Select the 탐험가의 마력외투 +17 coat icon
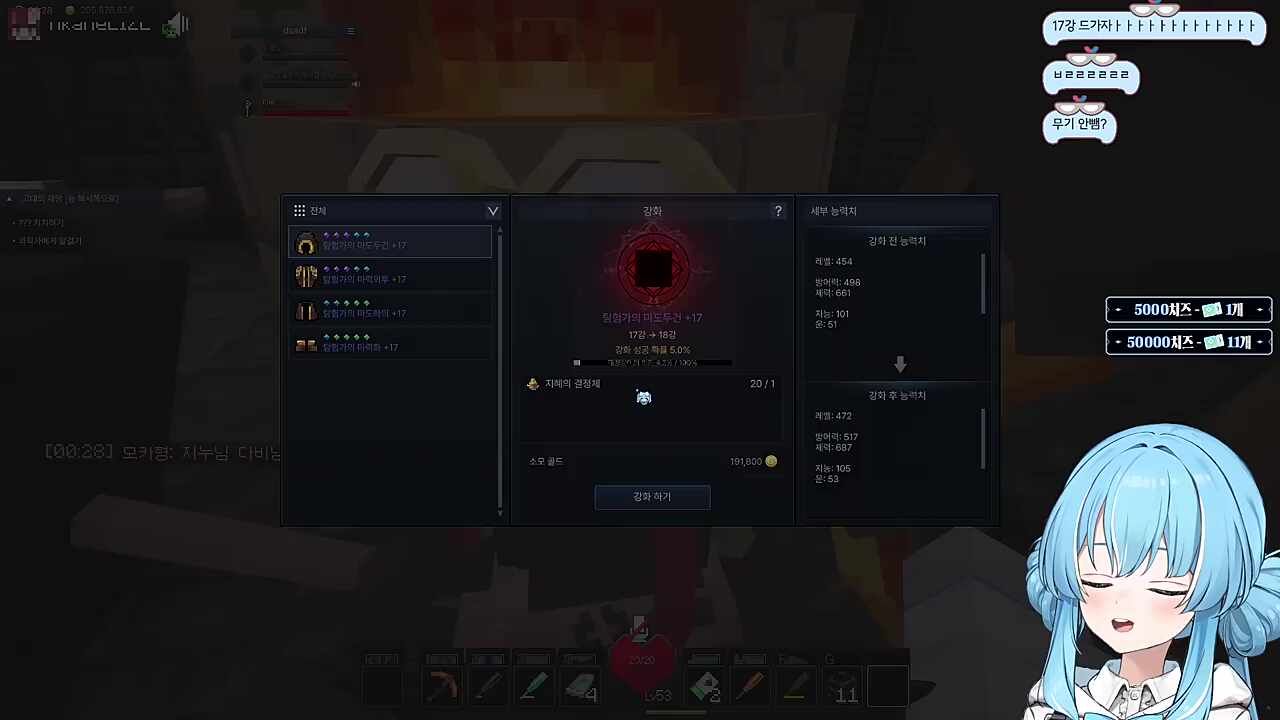This screenshot has width=1280, height=720. point(306,278)
